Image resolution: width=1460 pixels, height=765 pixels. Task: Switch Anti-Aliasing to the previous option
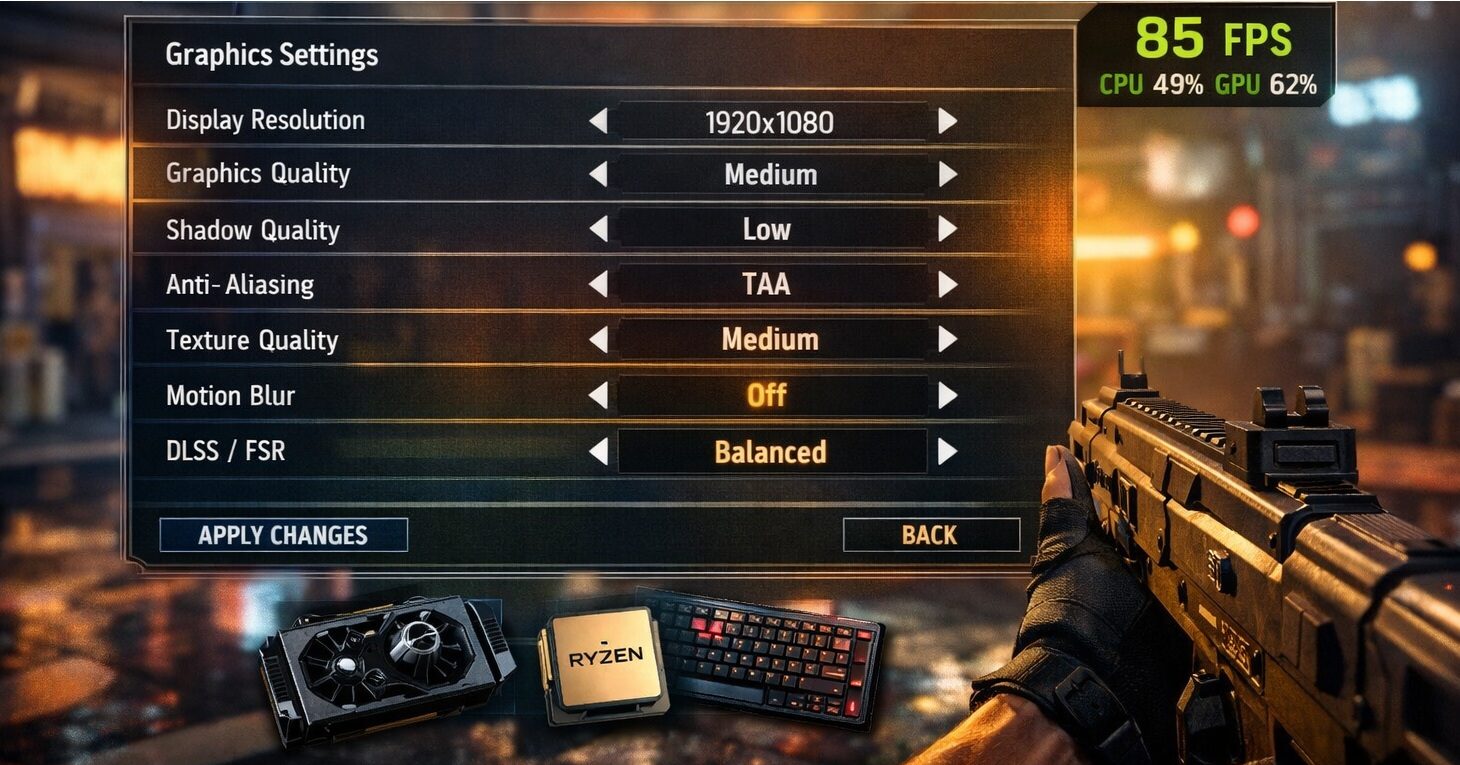[x=598, y=285]
